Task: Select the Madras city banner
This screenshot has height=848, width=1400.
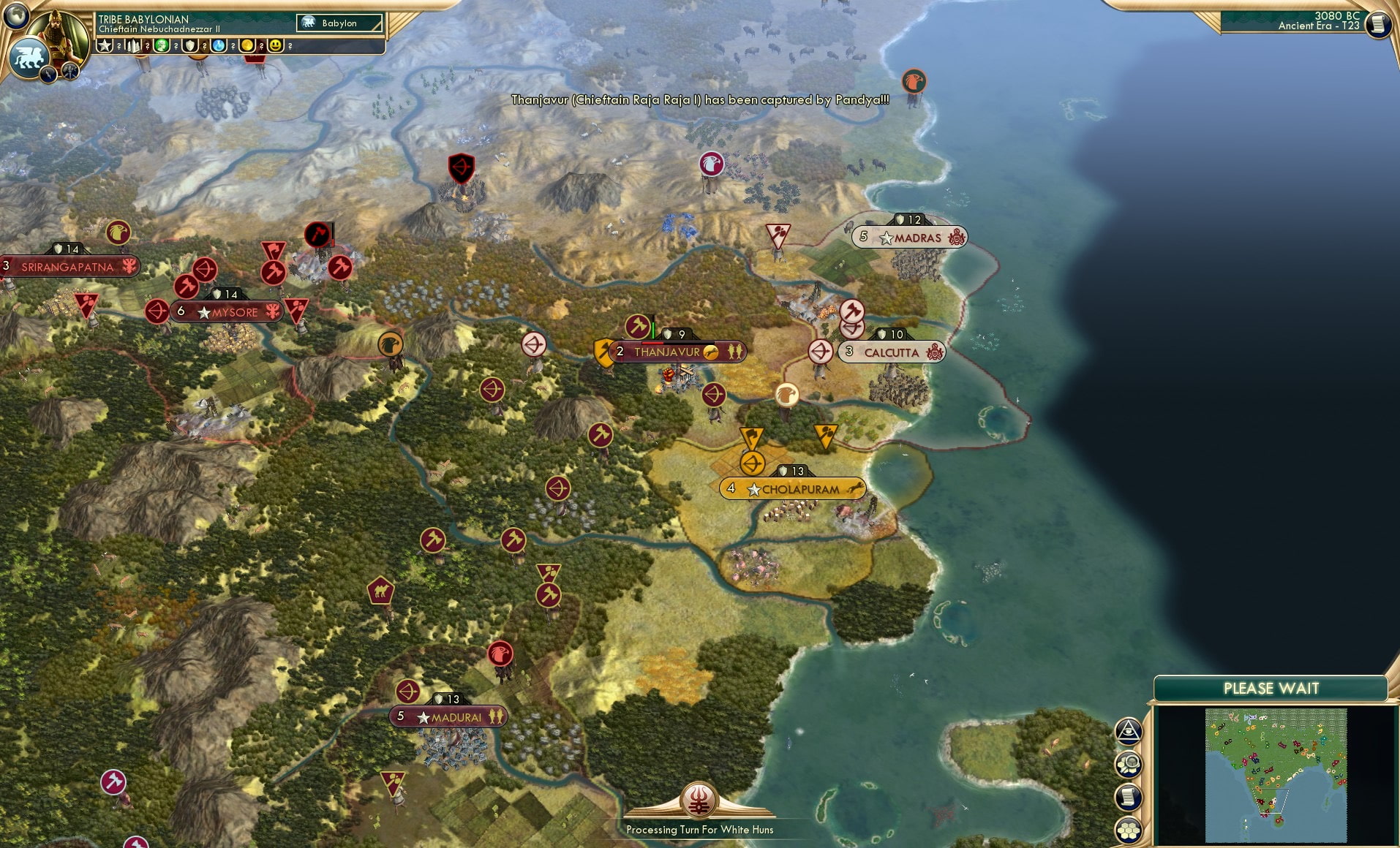Action: point(909,237)
